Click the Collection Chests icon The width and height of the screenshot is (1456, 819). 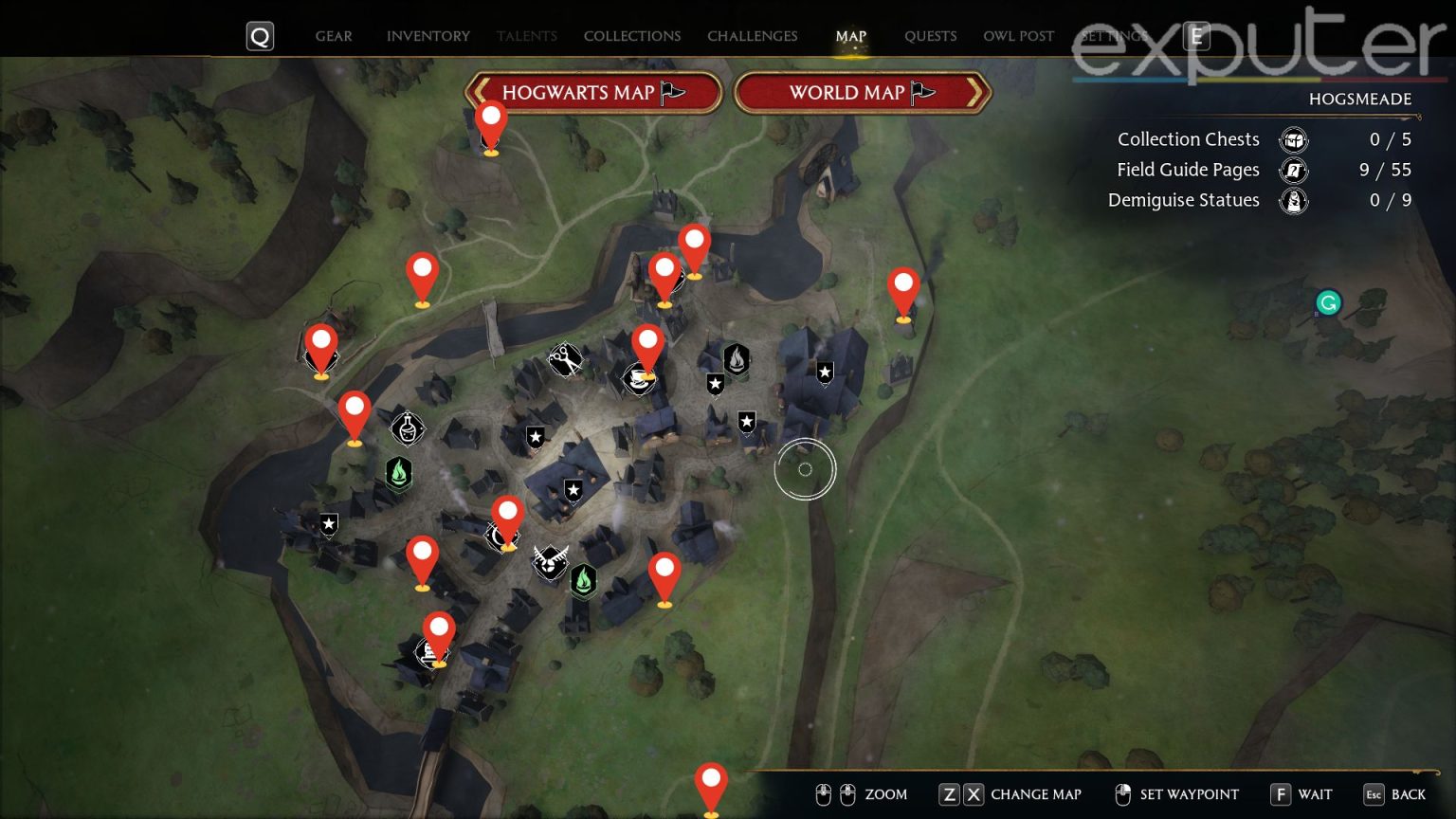pyautogui.click(x=1294, y=139)
